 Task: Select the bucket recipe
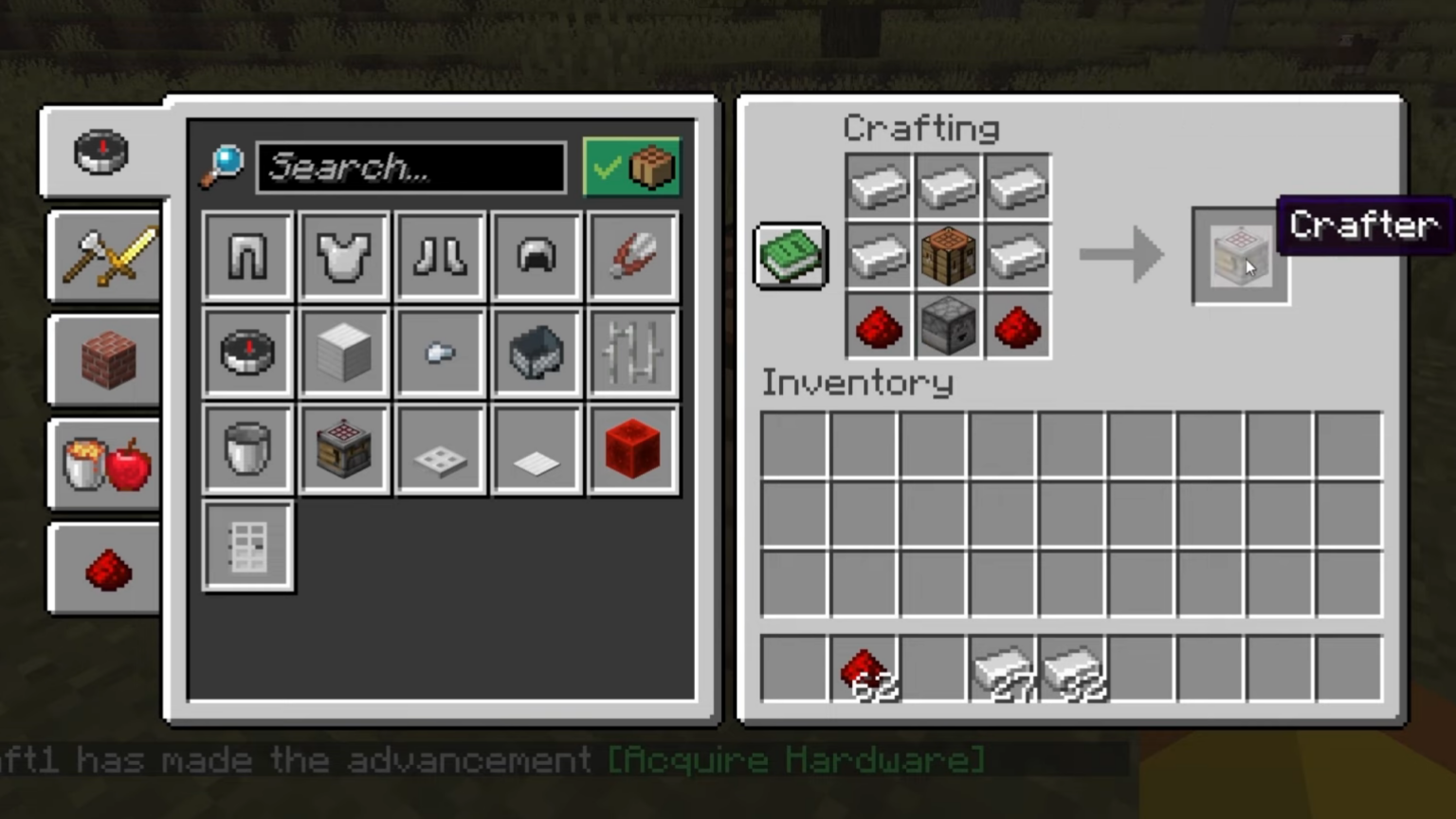point(246,449)
